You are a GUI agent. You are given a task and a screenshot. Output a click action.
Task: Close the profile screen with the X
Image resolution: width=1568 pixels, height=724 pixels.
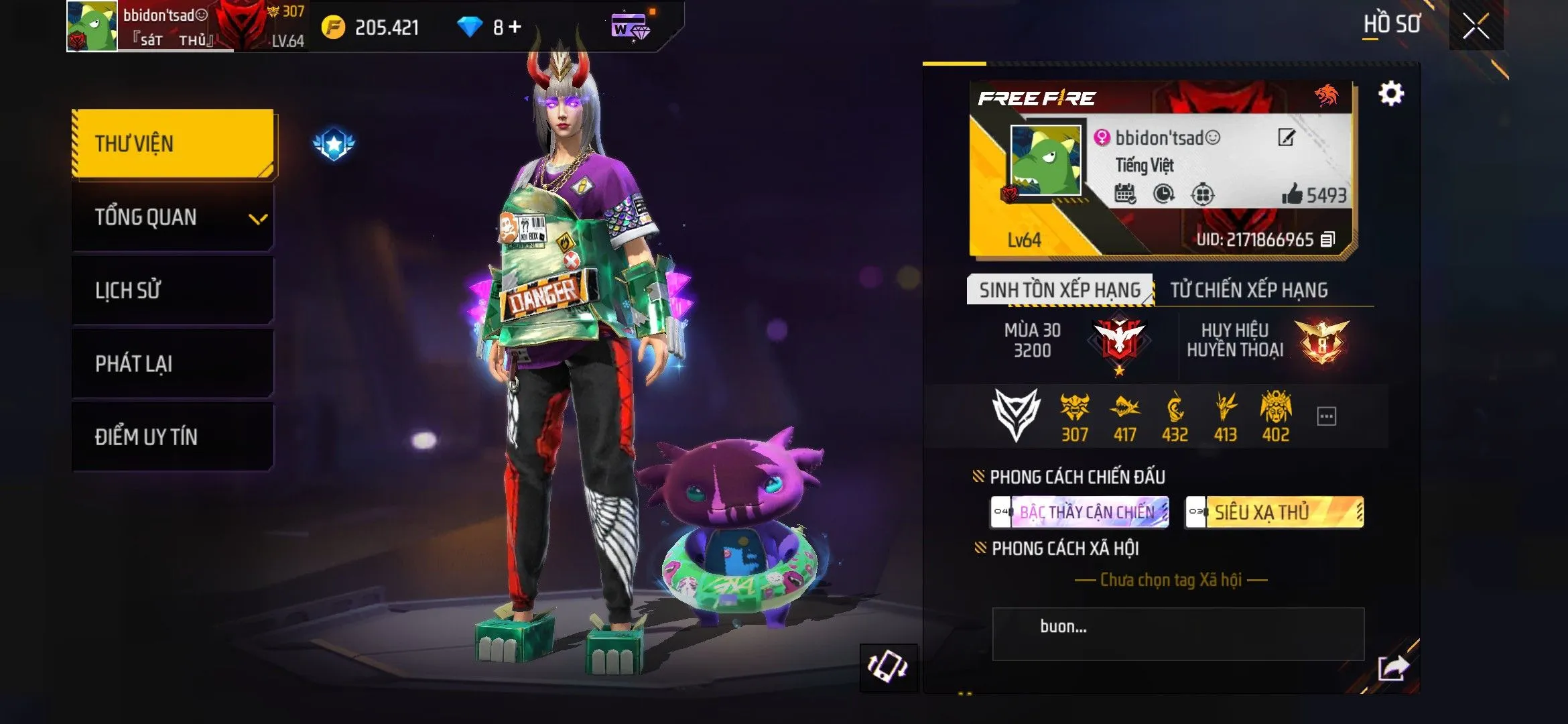coord(1476,26)
